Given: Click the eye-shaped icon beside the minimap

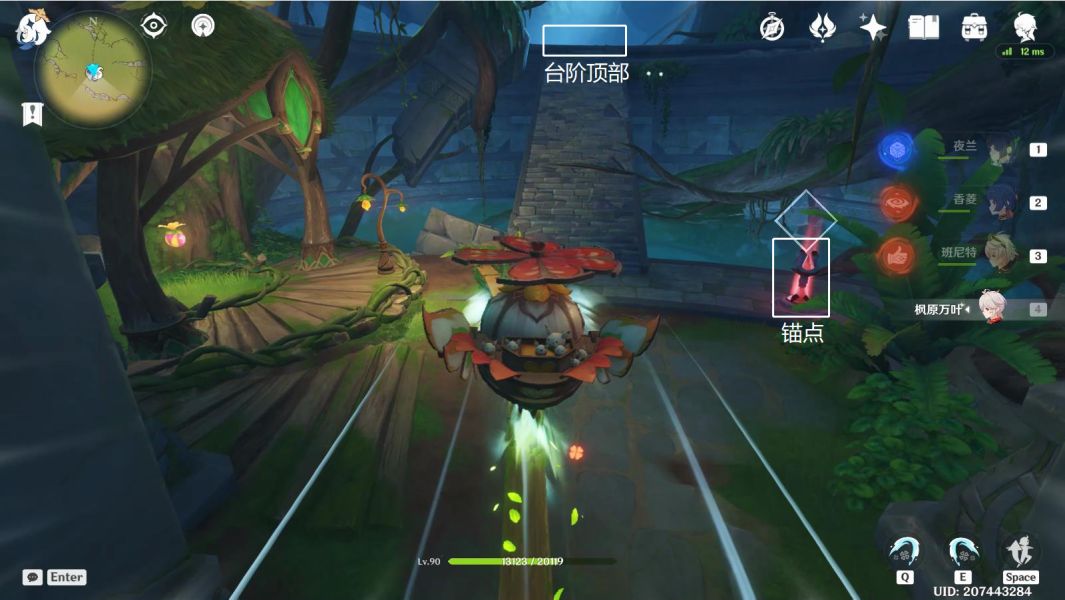Looking at the screenshot, I should (154, 25).
